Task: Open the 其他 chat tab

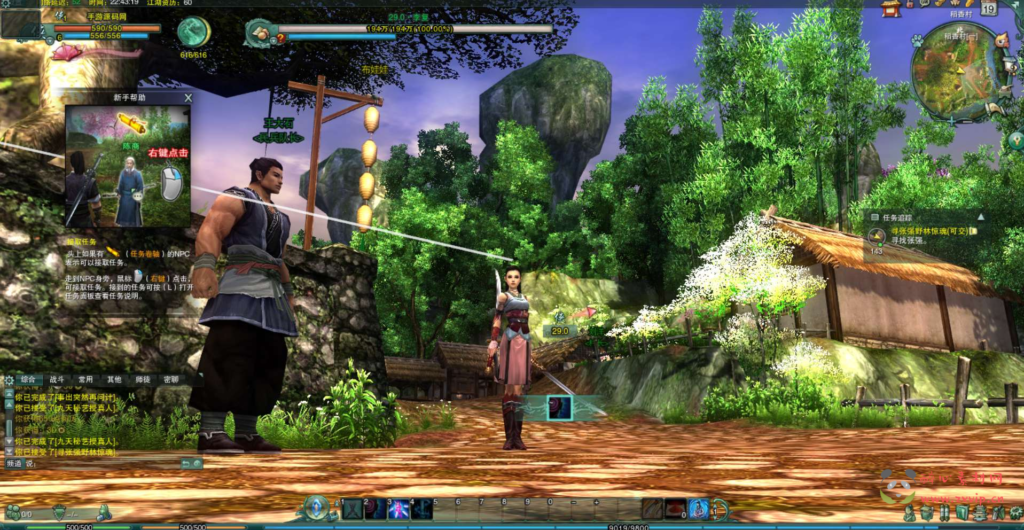Action: [x=114, y=380]
